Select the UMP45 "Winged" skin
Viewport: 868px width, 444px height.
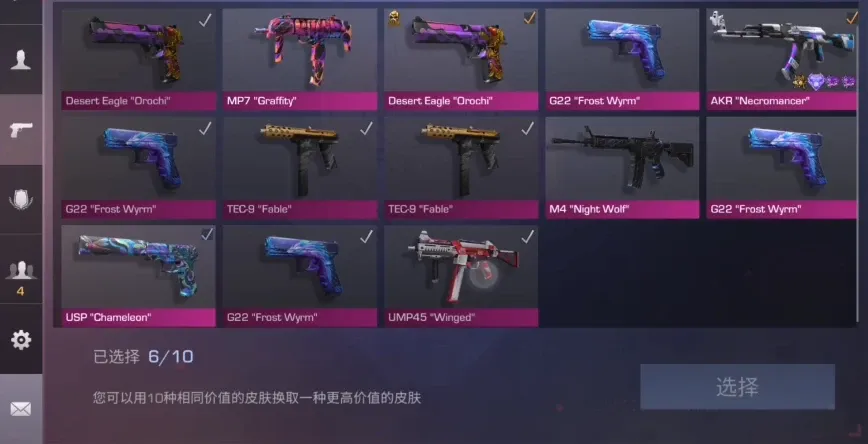click(x=461, y=274)
